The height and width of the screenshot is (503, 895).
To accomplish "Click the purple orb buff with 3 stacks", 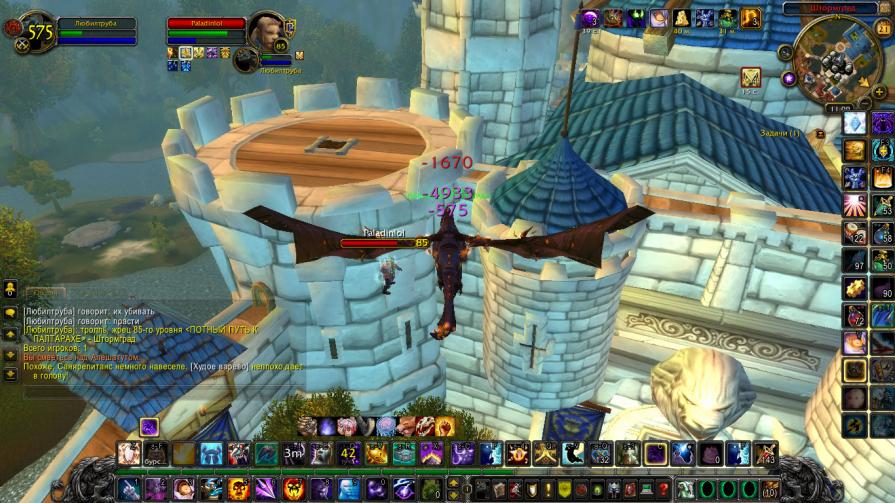I will tap(589, 18).
